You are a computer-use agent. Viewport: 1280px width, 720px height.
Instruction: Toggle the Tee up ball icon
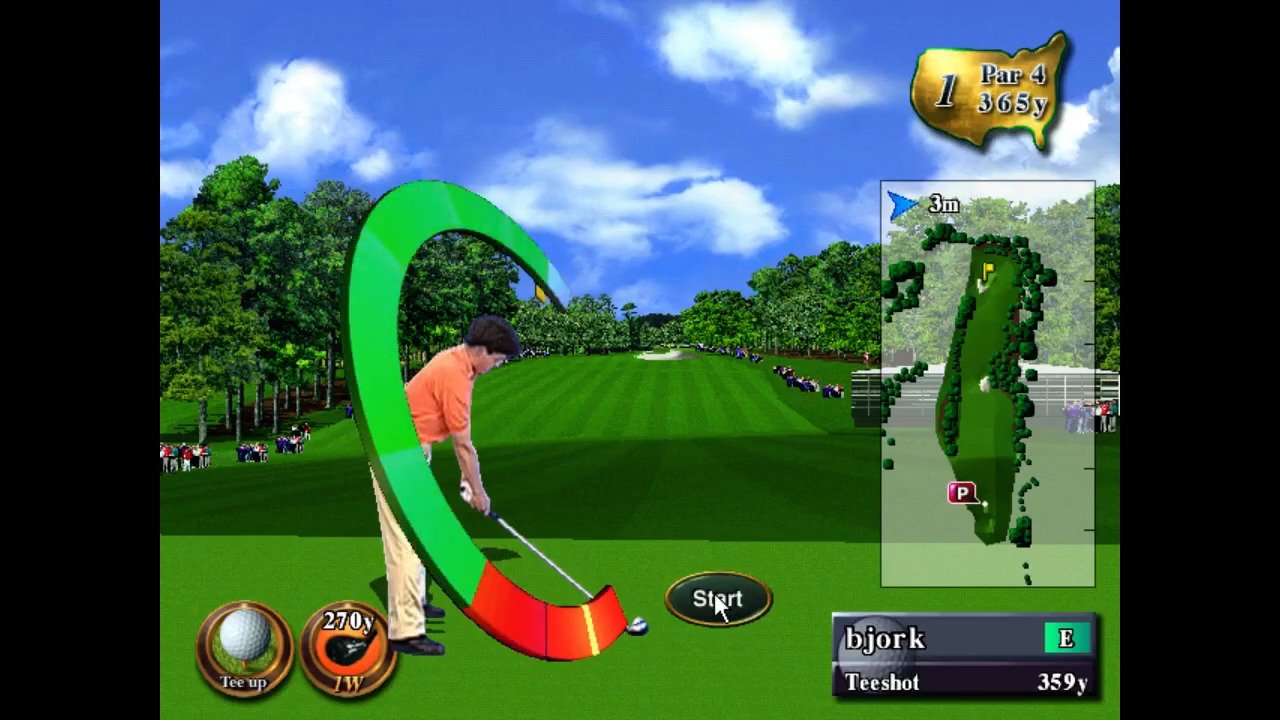(245, 647)
